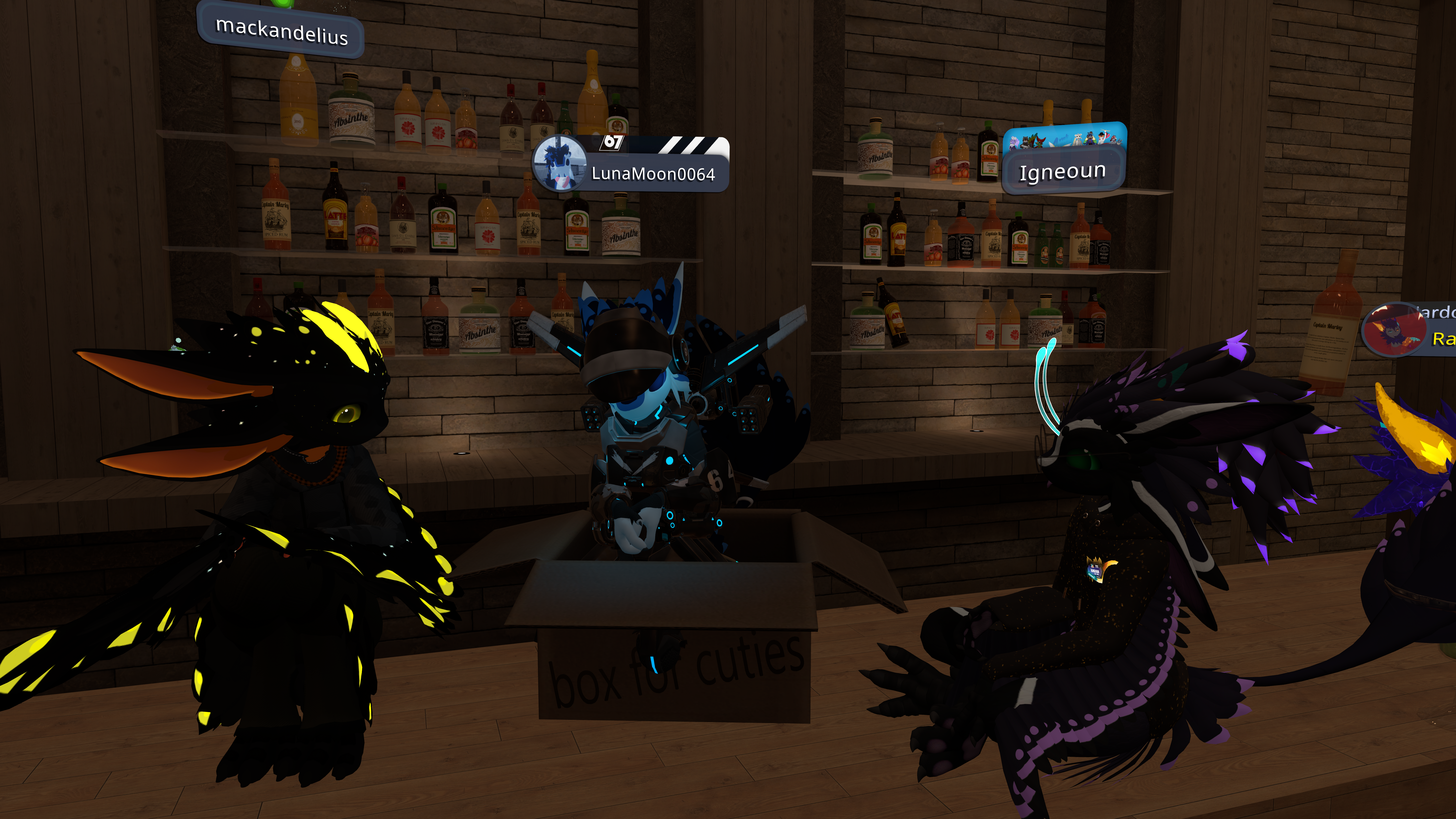Select the LunaMoon0064 player nameplate
This screenshot has width=1456, height=819.
tap(653, 173)
